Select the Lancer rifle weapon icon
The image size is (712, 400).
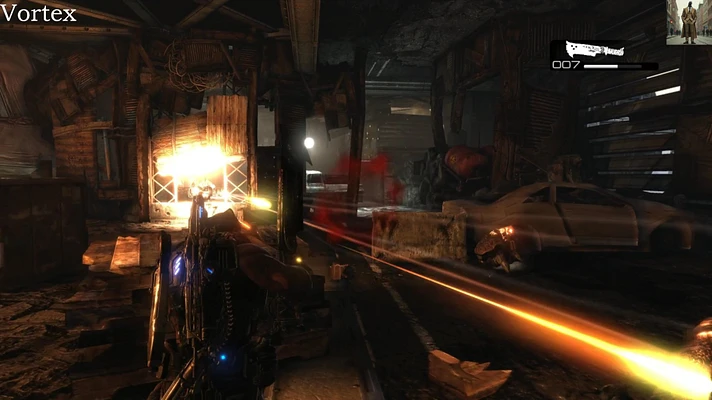point(587,49)
